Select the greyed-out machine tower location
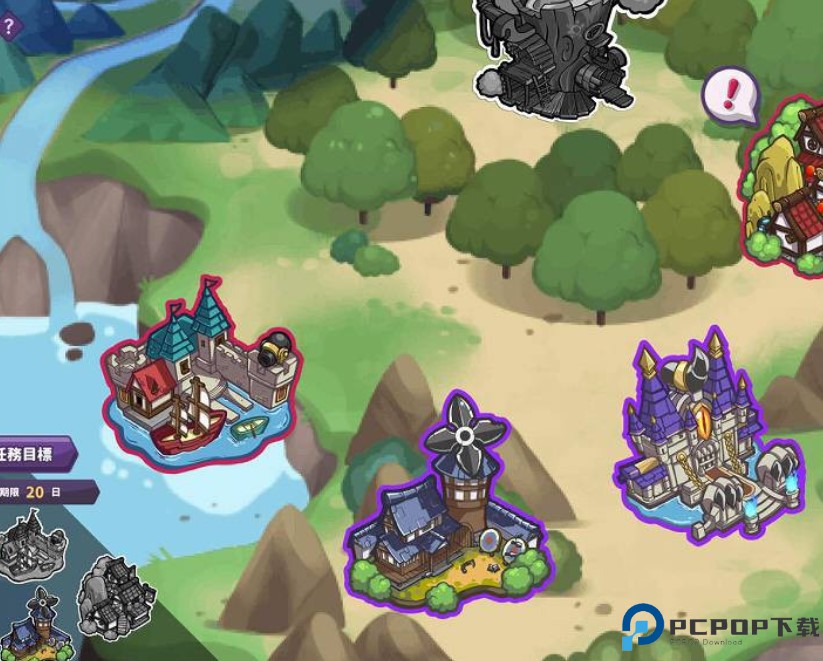This screenshot has width=823, height=661. point(553,50)
